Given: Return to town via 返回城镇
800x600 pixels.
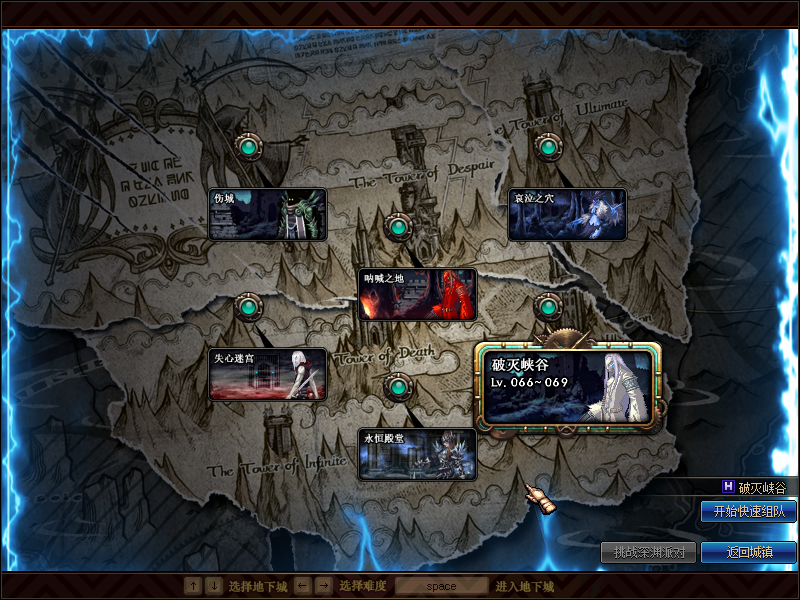Looking at the screenshot, I should pyautogui.click(x=748, y=552).
